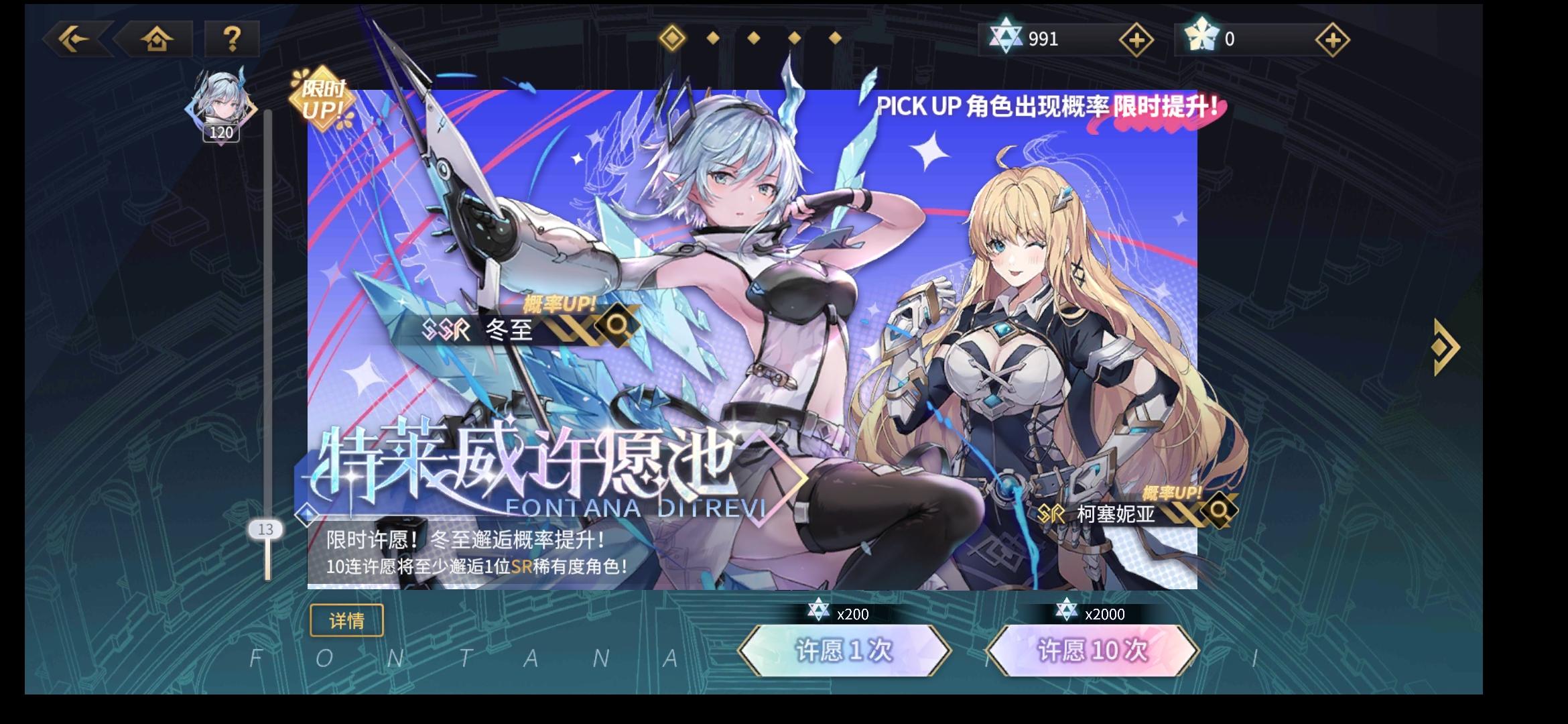Image resolution: width=1568 pixels, height=724 pixels.
Task: Open the help question mark icon
Action: [231, 40]
